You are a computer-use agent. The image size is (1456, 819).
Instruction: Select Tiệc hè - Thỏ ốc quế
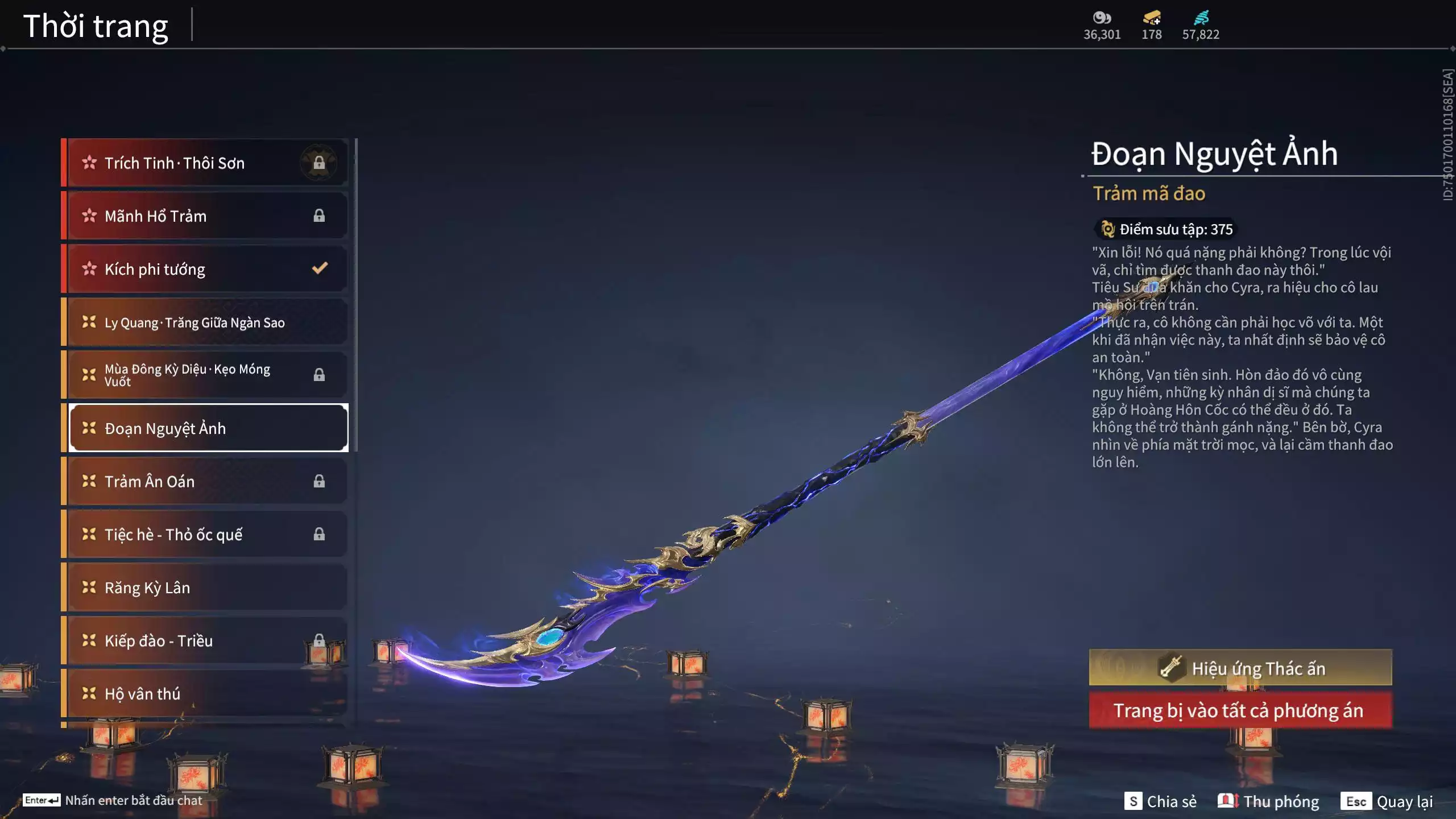pos(205,535)
